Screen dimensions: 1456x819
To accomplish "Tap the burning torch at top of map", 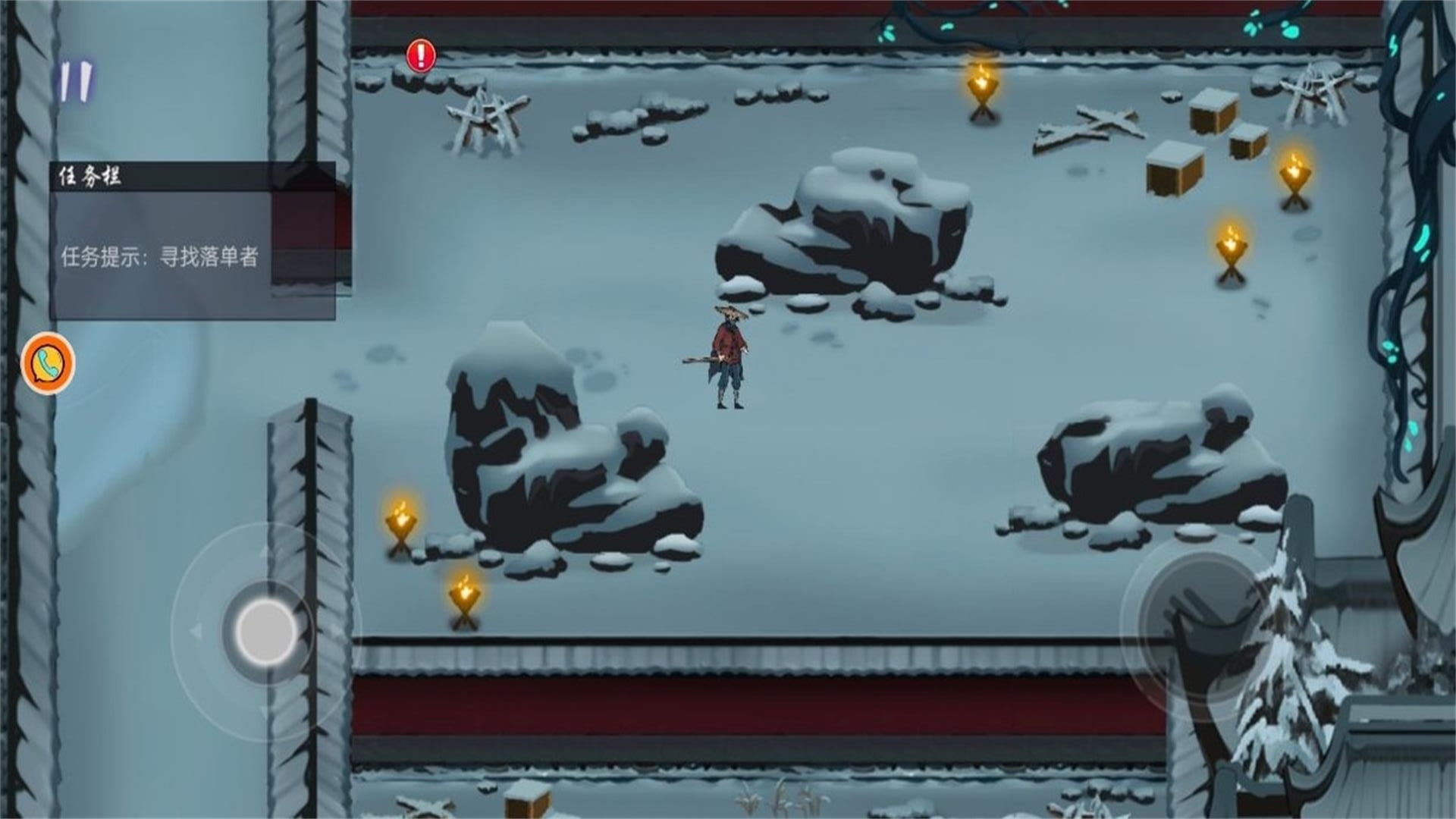I will (984, 87).
